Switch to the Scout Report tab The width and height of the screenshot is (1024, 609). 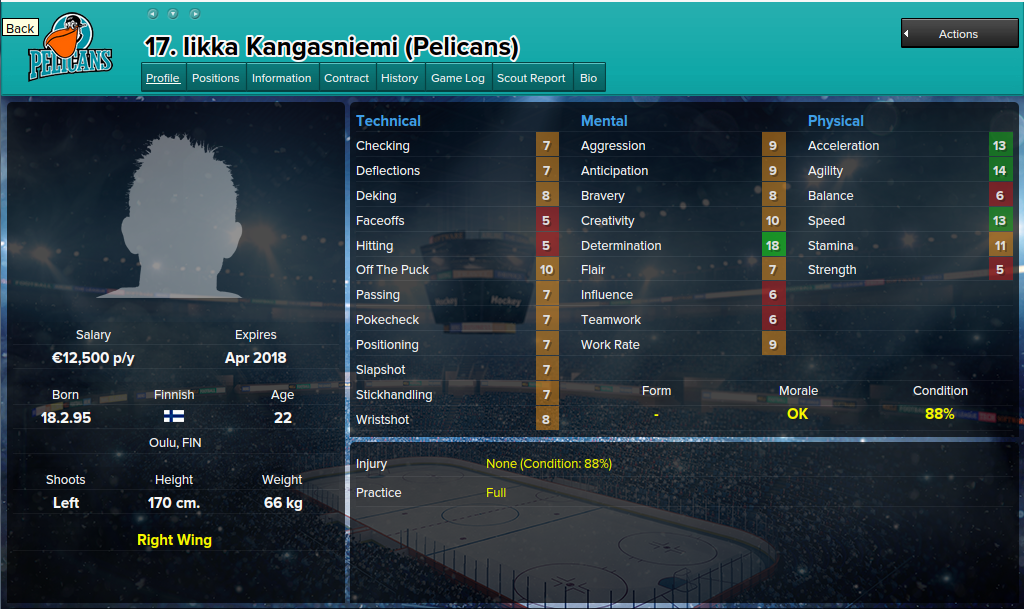point(531,78)
